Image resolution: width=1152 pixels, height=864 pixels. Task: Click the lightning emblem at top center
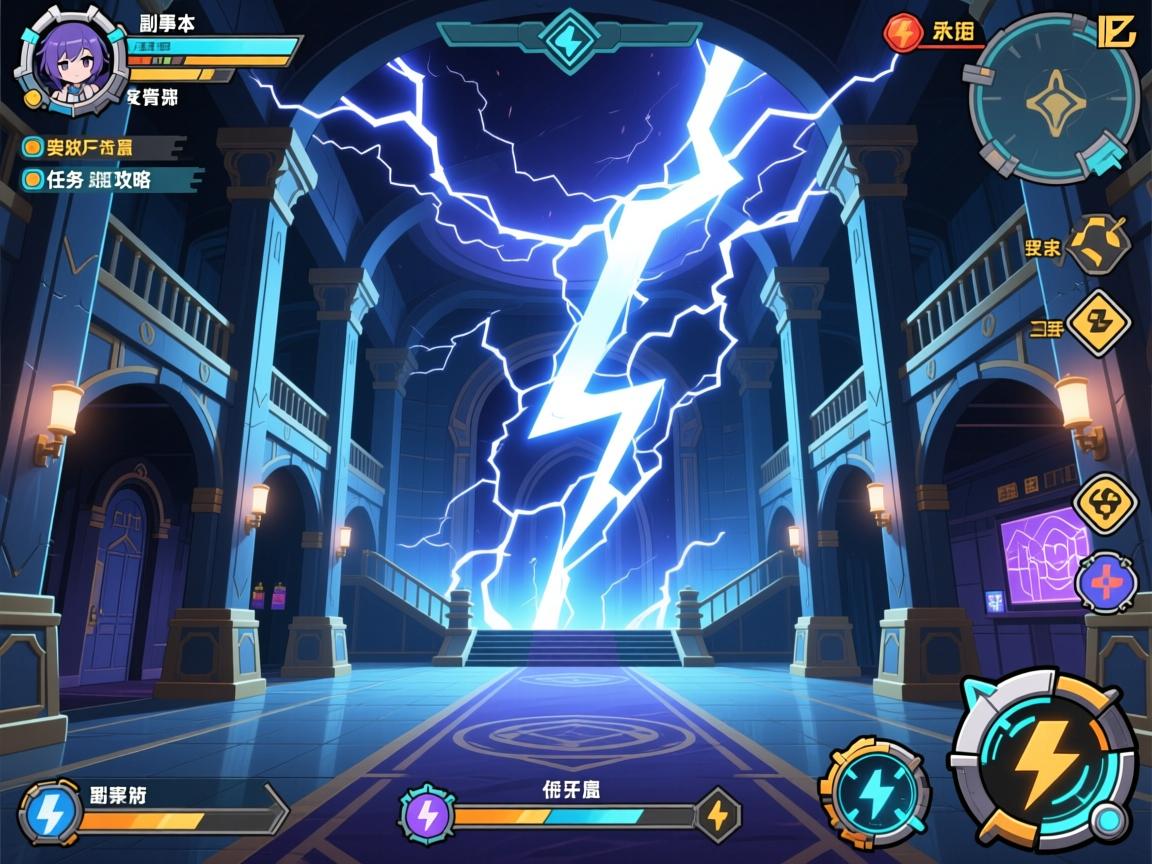coord(569,39)
